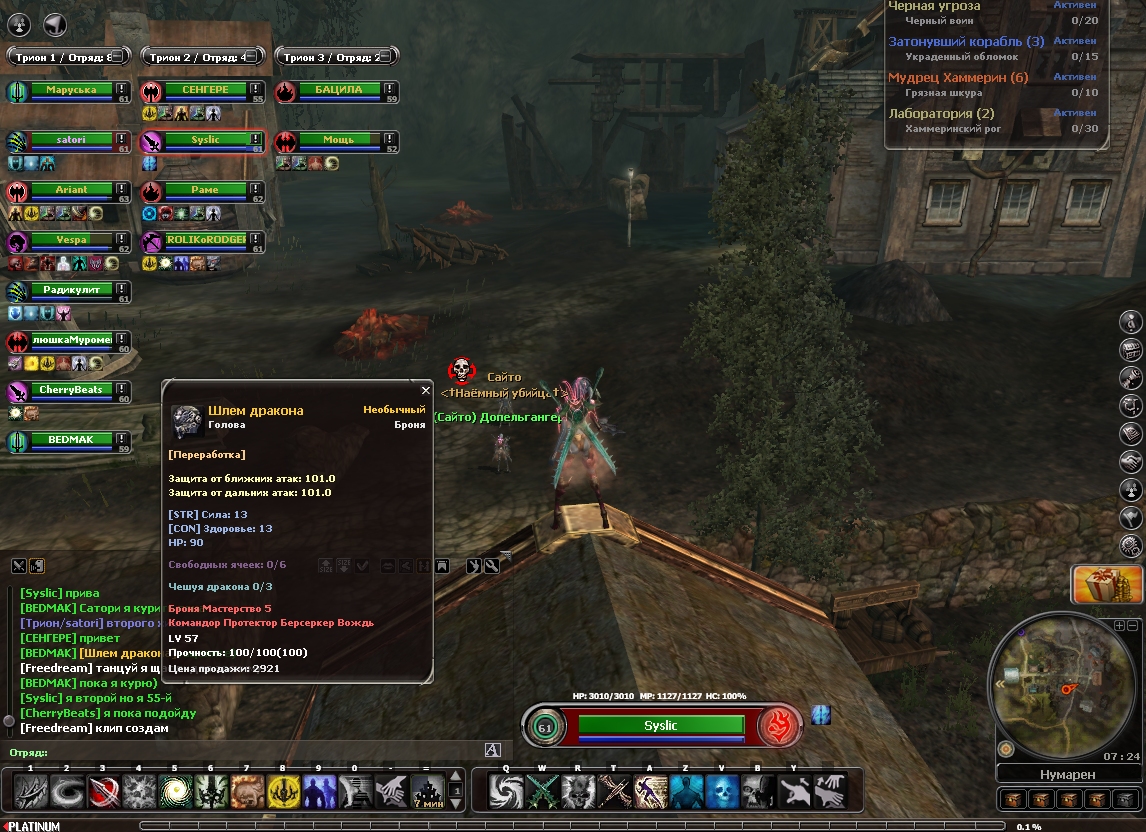Zoom in the minimap with plus button
1146x832 pixels.
tap(1119, 625)
